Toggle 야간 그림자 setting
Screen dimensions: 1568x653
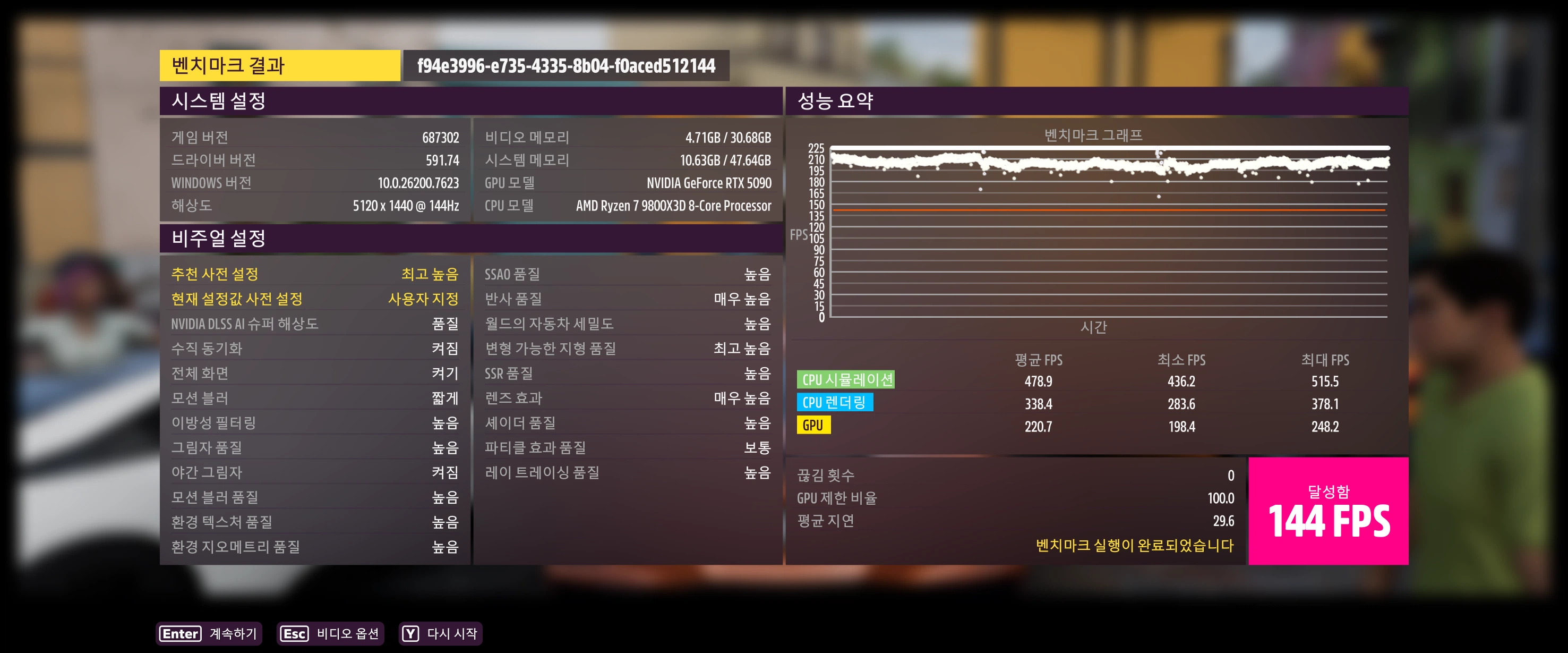coord(314,473)
